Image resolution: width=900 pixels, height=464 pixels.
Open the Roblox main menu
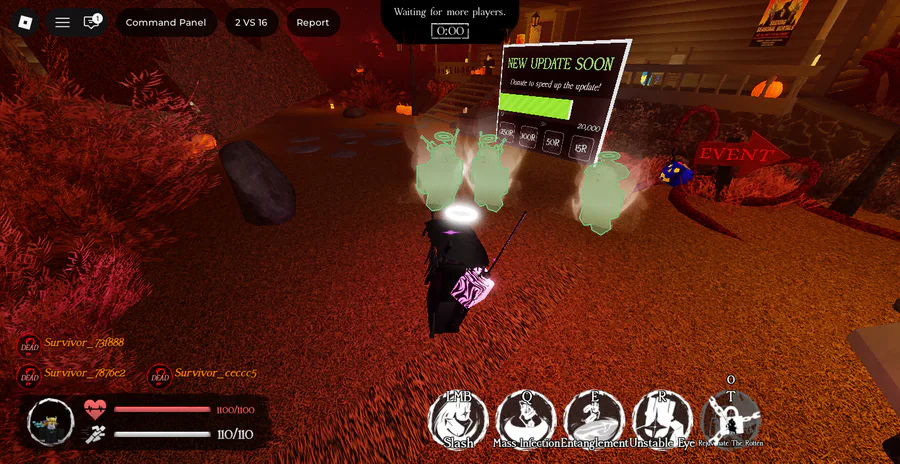click(25, 22)
